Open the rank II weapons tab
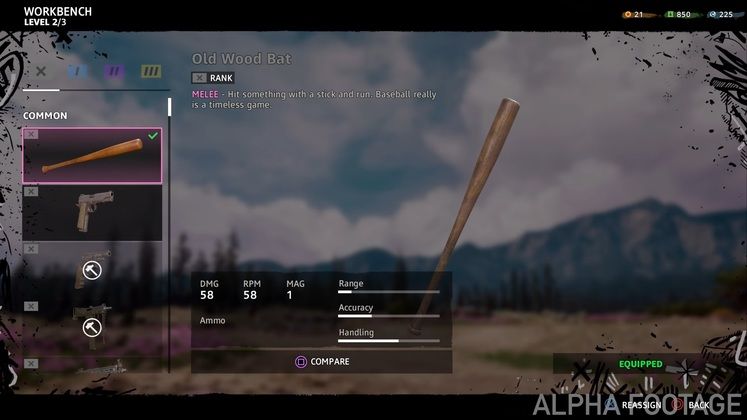Viewport: 747px width, 420px height. 113,72
